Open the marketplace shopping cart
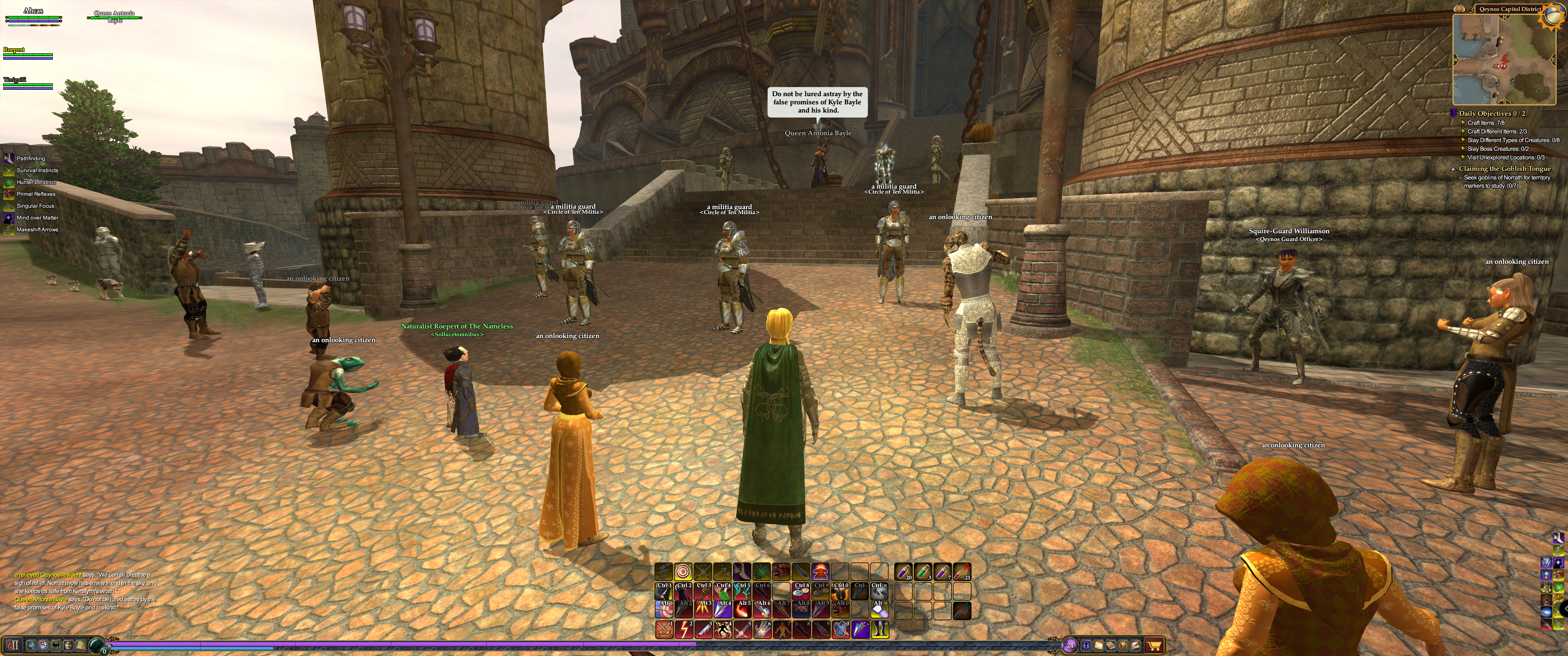 1154,645
